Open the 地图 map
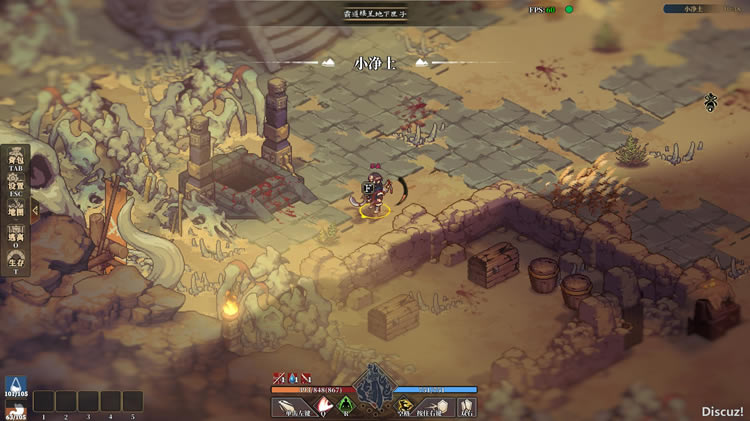750x421 pixels. (x=16, y=212)
